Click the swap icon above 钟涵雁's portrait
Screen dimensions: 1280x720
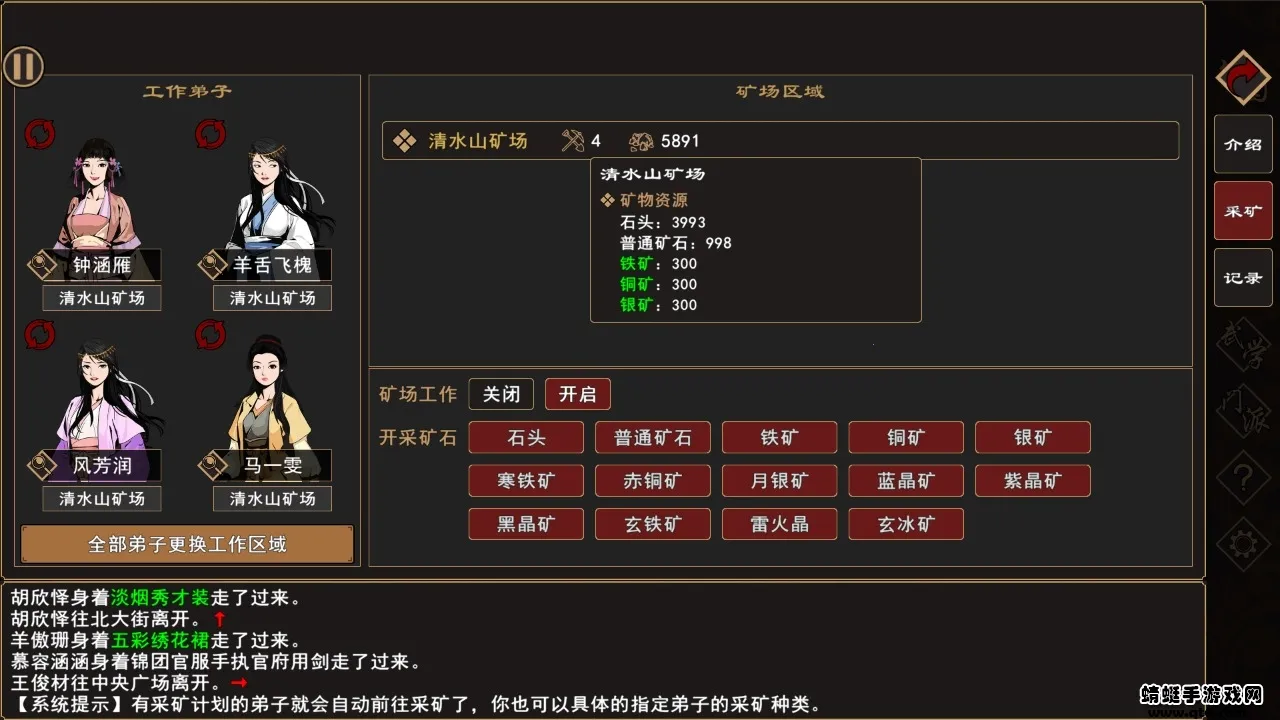39,133
